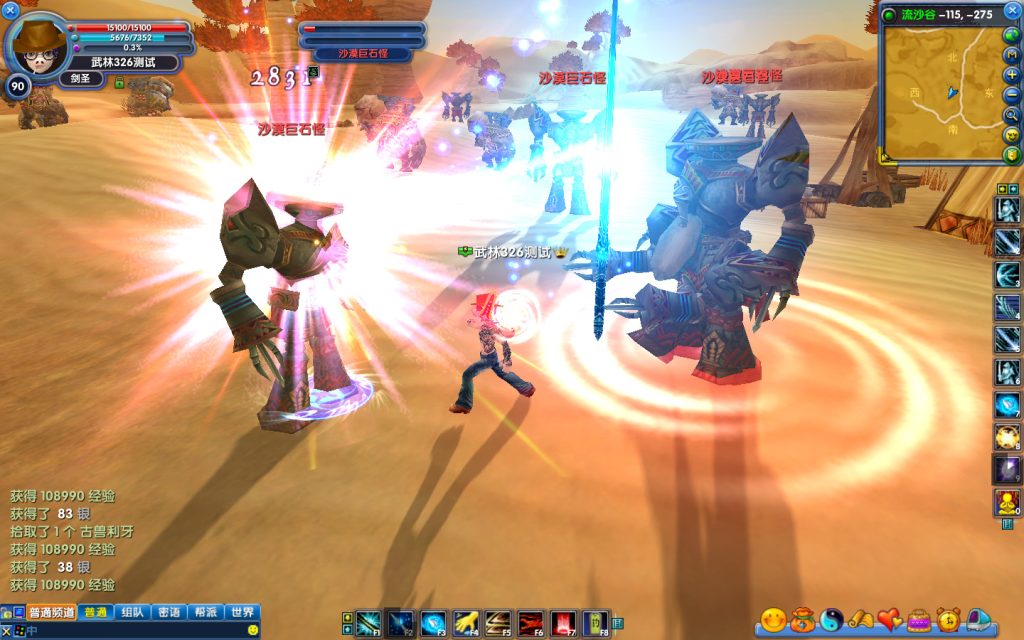Switch to the 密语 chat tab
The width and height of the screenshot is (1024, 640).
[x=169, y=613]
